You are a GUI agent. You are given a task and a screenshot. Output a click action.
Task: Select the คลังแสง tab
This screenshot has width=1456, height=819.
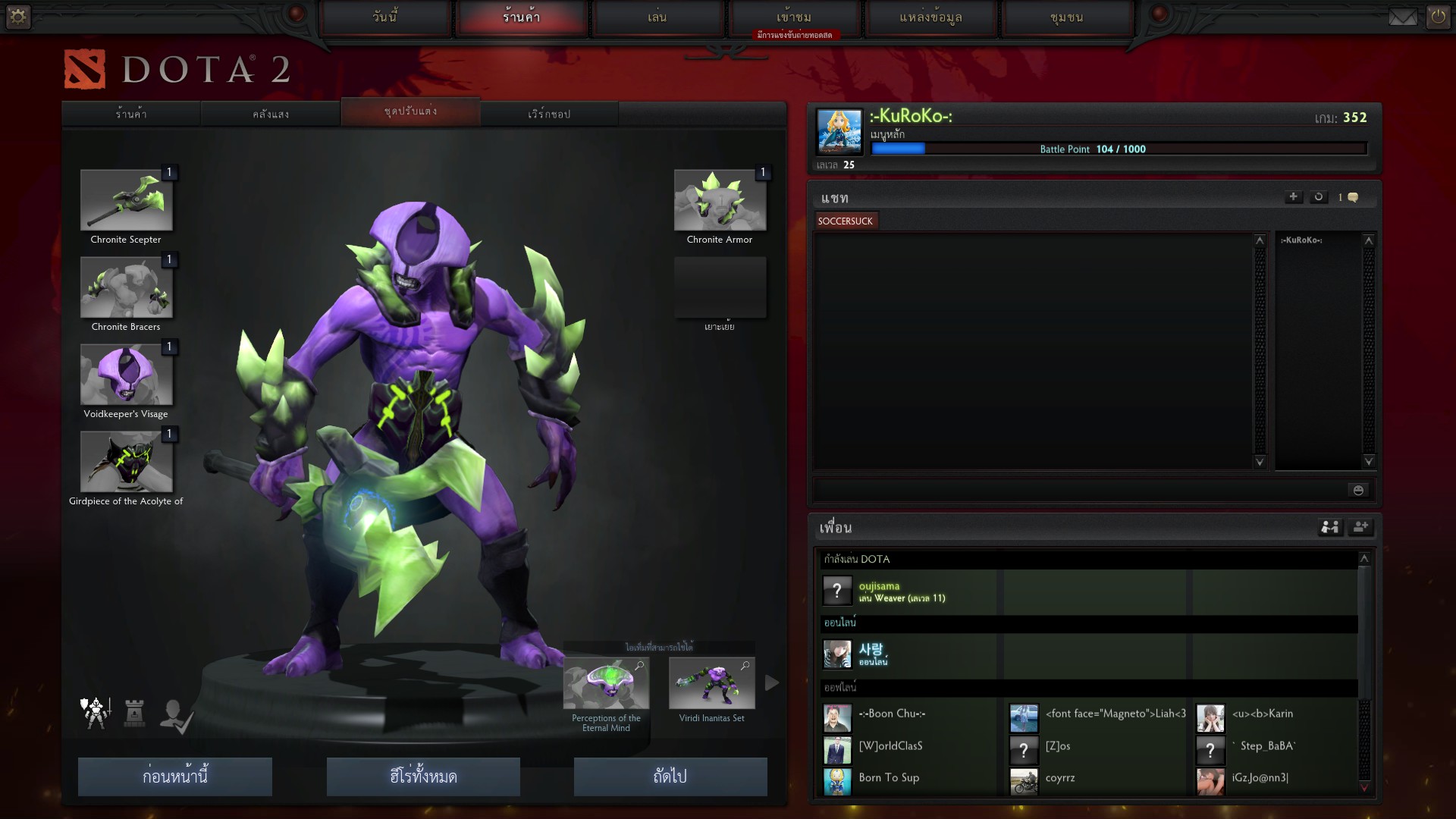[271, 114]
